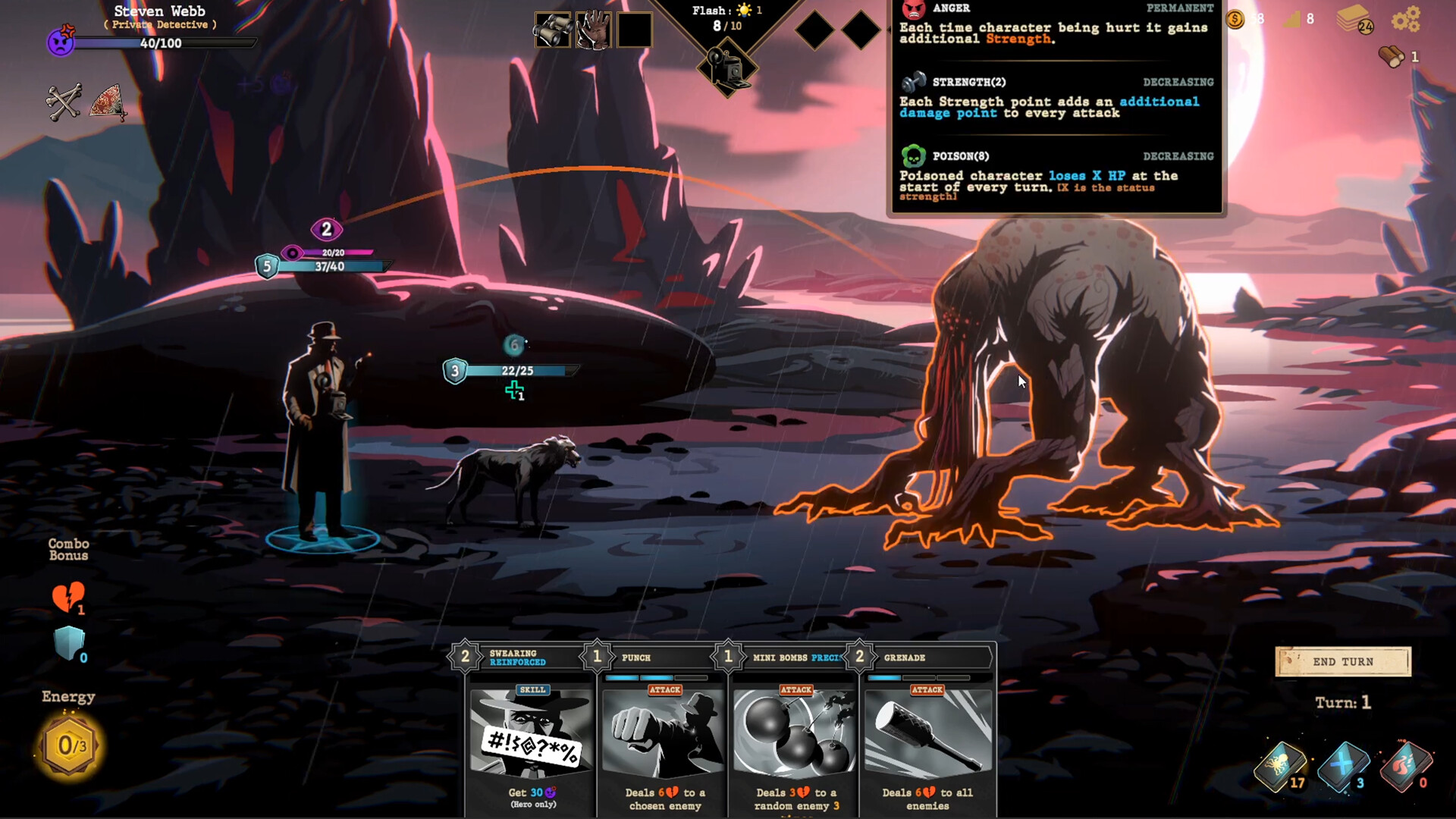This screenshot has width=1456, height=819.
Task: Select the wooden logs resource icon
Action: 1392,56
